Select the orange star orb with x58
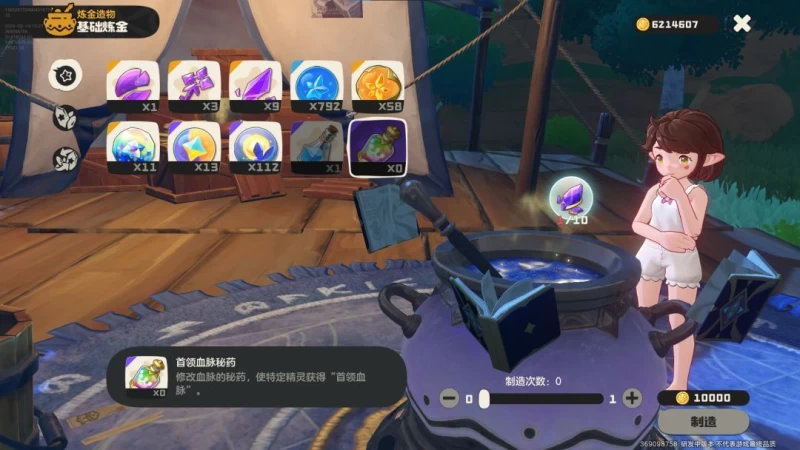This screenshot has width=800, height=450. tap(378, 85)
